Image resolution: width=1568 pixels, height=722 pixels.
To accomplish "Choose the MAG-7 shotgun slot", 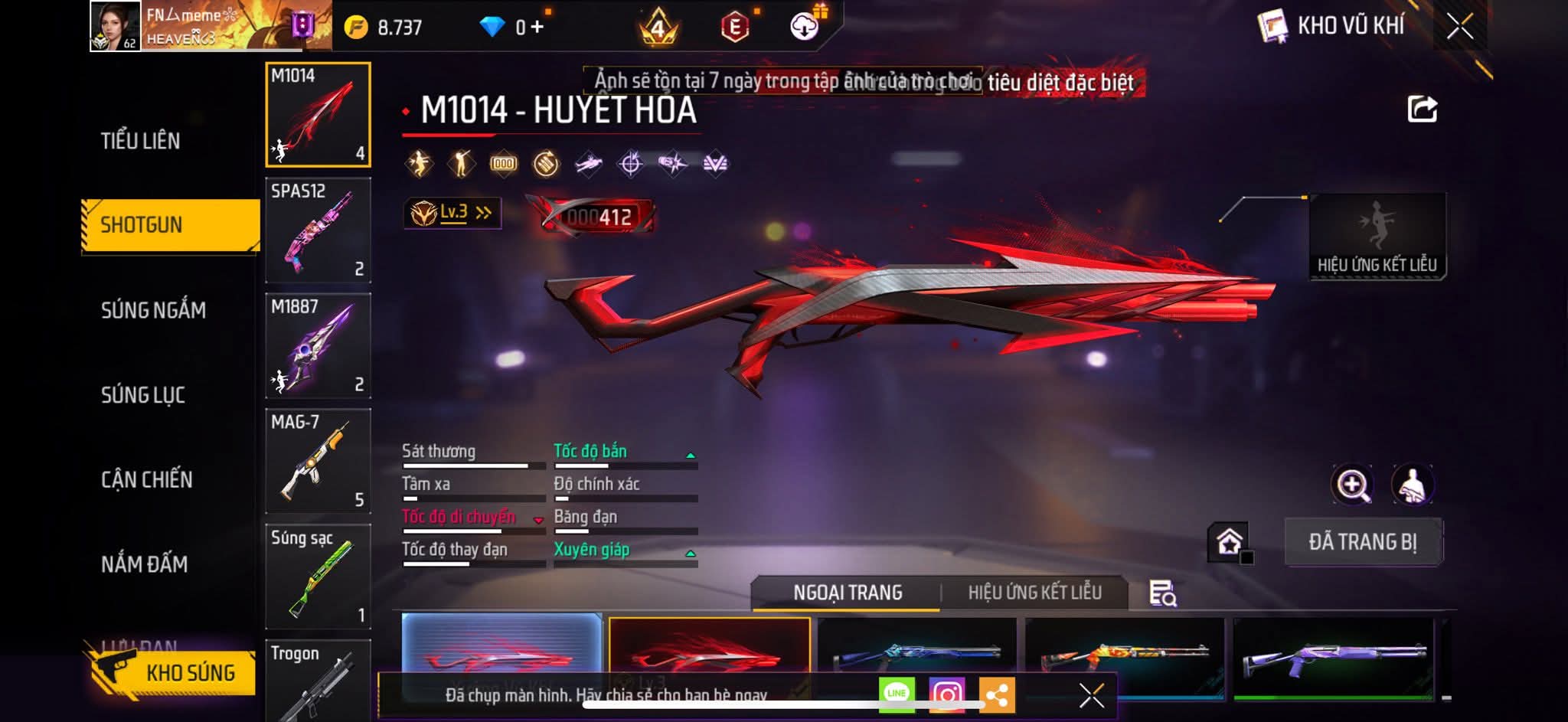I will pyautogui.click(x=318, y=461).
